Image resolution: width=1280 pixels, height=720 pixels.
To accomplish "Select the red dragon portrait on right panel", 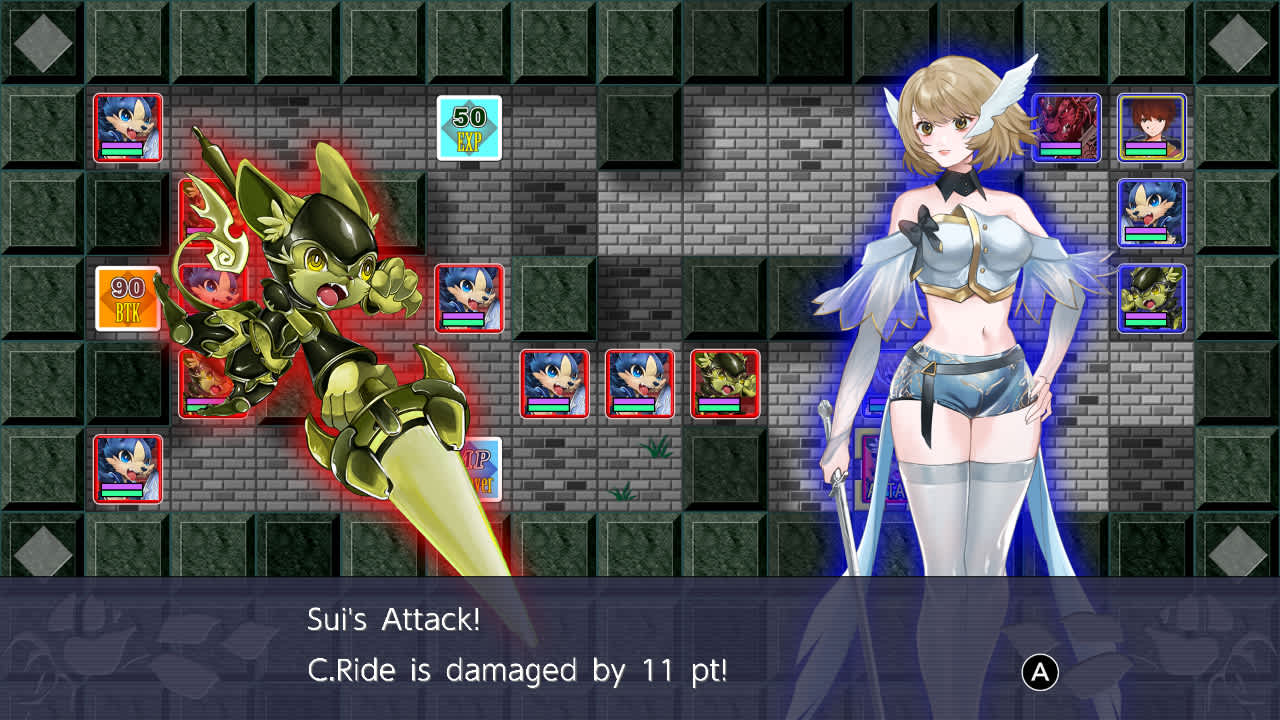I will [1066, 128].
